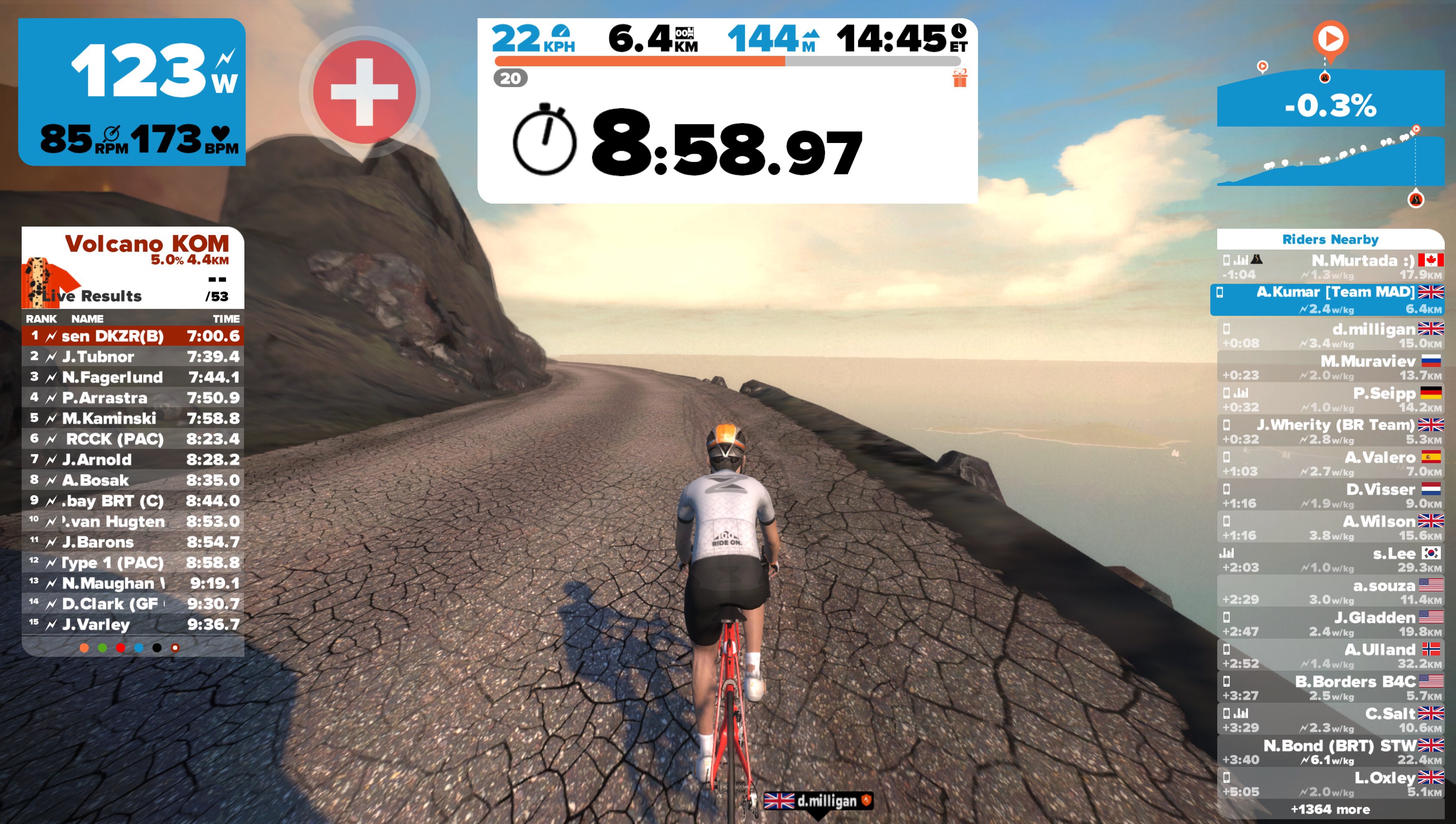Screen dimensions: 1456x824
Task: Click the orange gift box icon
Action: pyautogui.click(x=959, y=79)
